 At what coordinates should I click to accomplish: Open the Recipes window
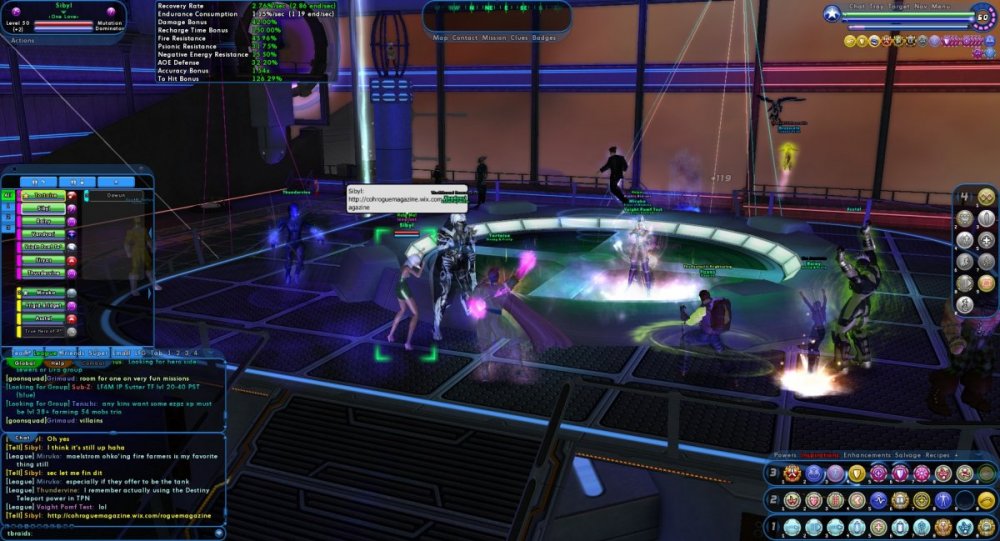click(x=937, y=455)
